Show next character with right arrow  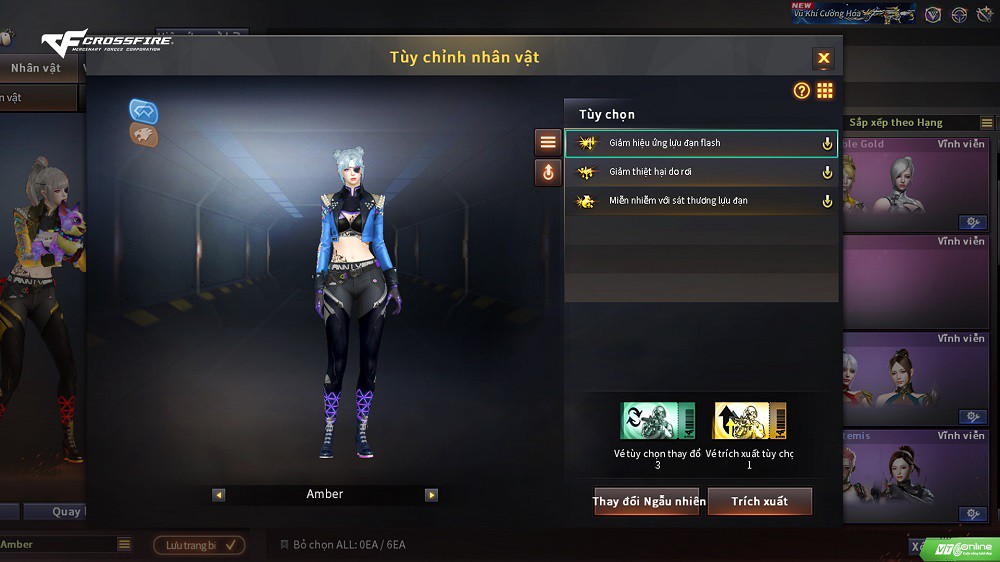pos(431,495)
